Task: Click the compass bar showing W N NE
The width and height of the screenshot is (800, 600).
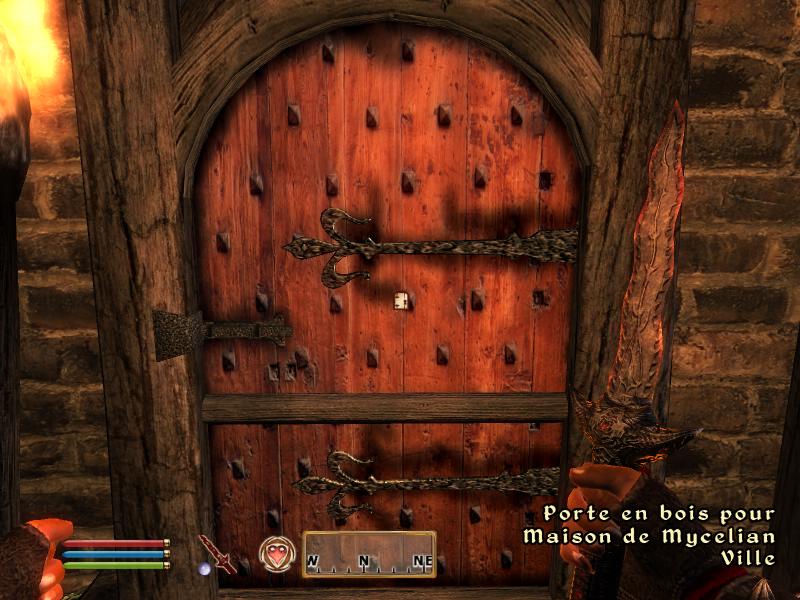Action: (369, 554)
